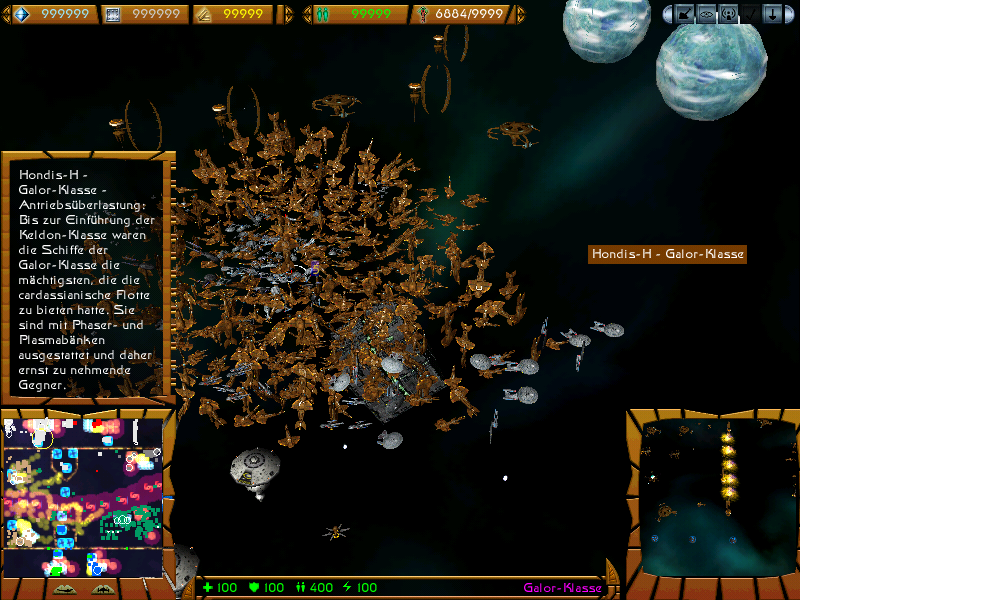This screenshot has height=604, width=982.
Task: Select the Hondis-H Galor-Klasse ship label
Action: (667, 254)
